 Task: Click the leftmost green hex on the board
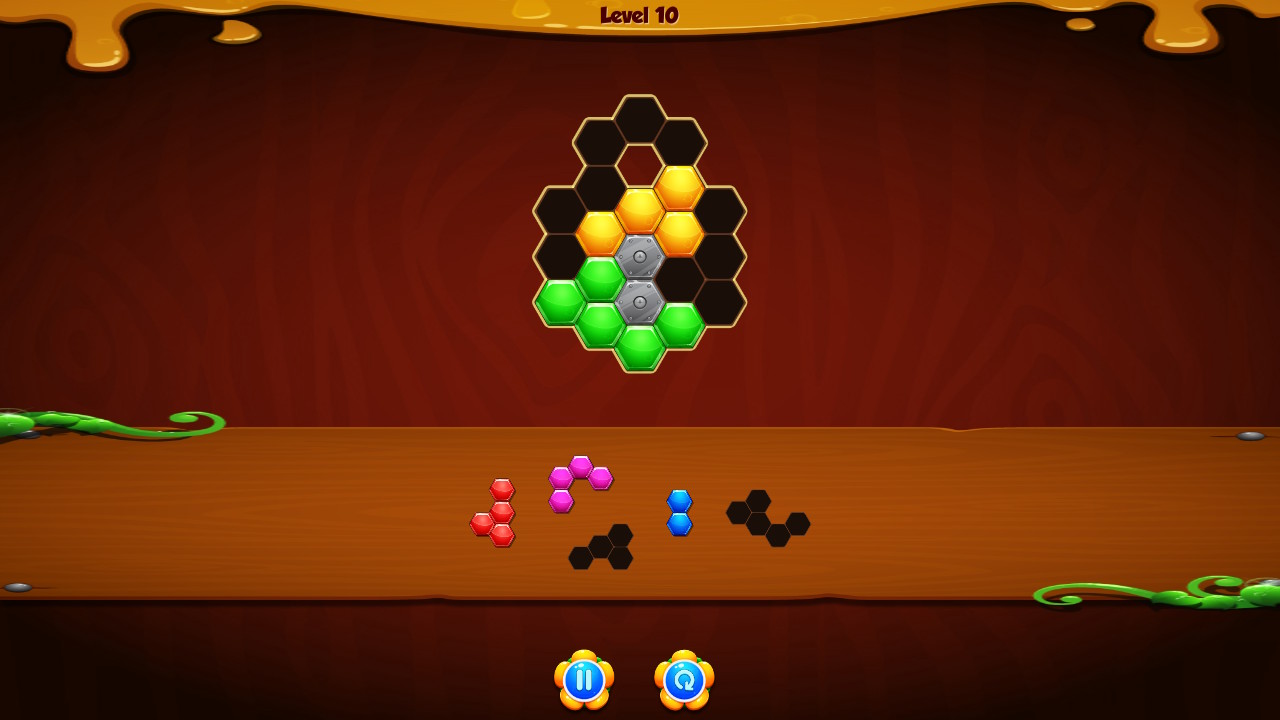[560, 301]
